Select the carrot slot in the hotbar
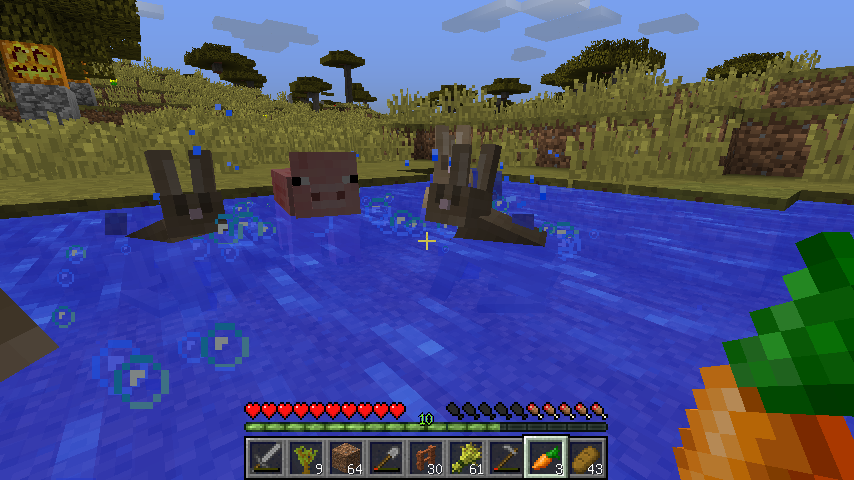Screen dimensions: 854x480 pyautogui.click(x=545, y=458)
